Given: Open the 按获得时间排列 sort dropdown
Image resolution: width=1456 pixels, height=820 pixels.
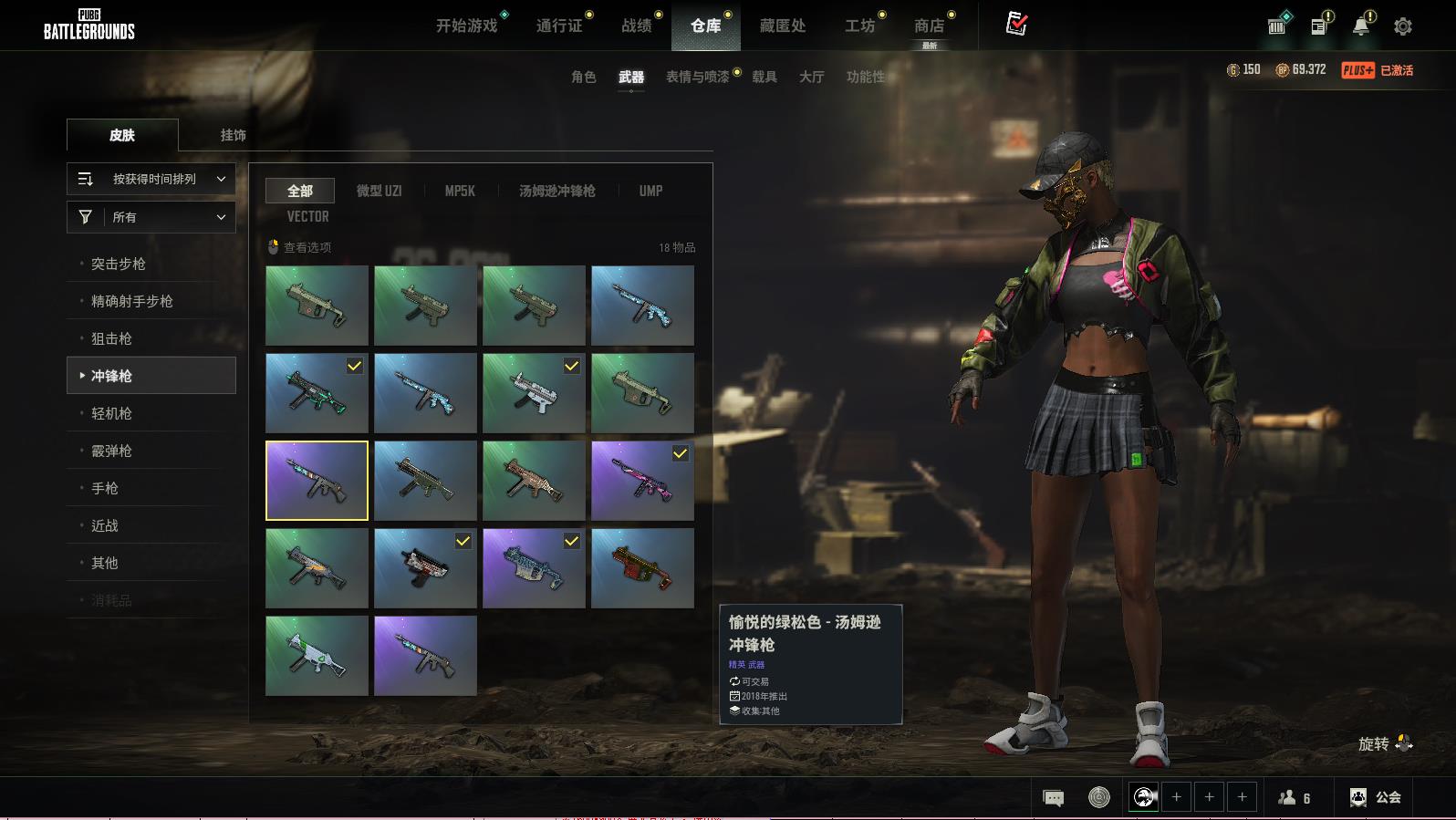Looking at the screenshot, I should 151,179.
